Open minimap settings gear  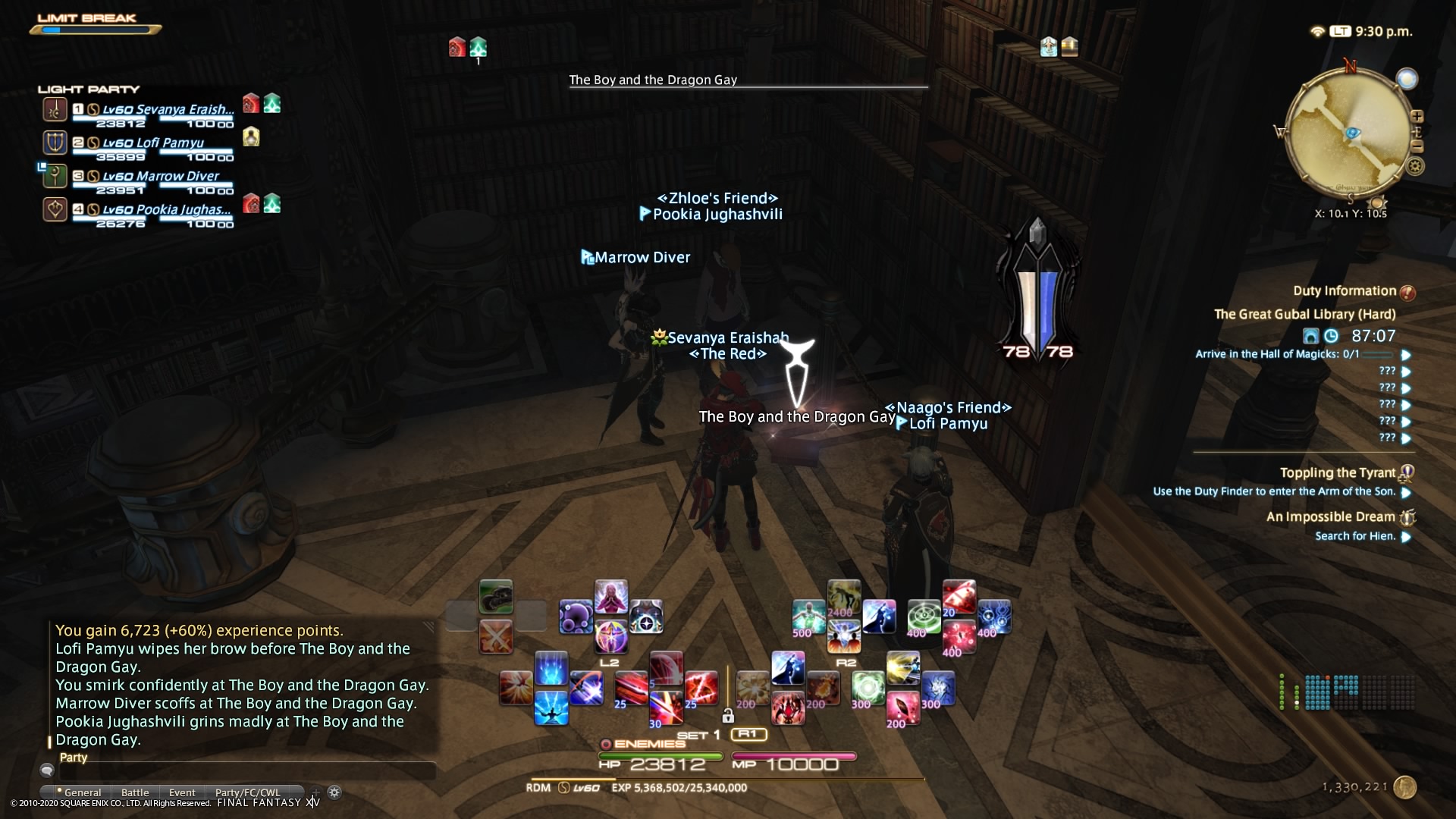point(1415,166)
